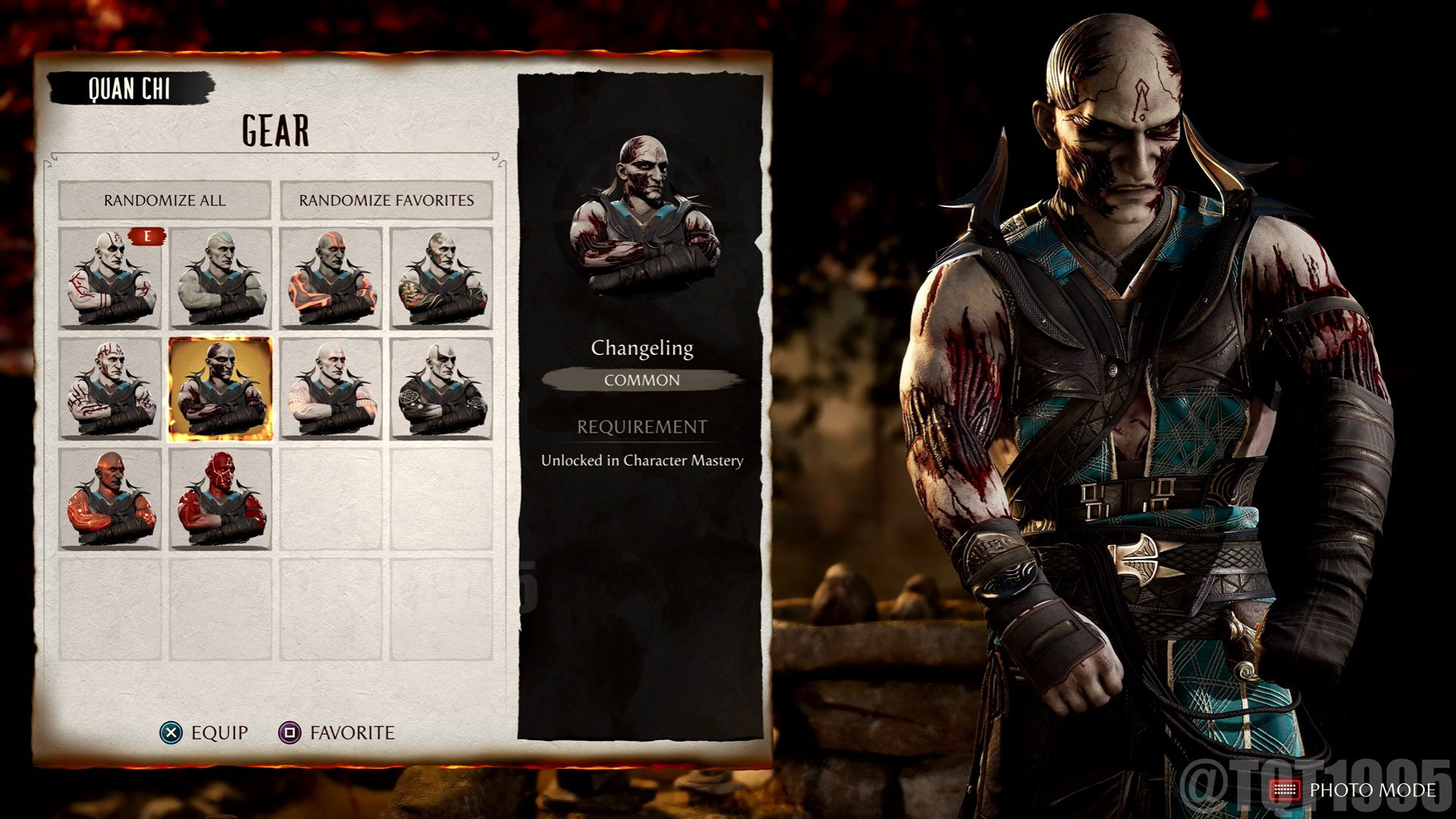Click Randomize Favorites

coord(387,201)
